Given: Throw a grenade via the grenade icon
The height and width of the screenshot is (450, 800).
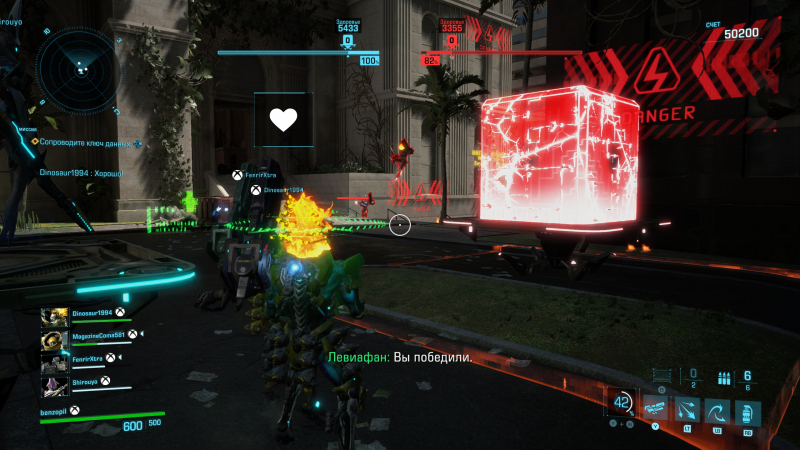Looking at the screenshot, I should pyautogui.click(x=747, y=411).
